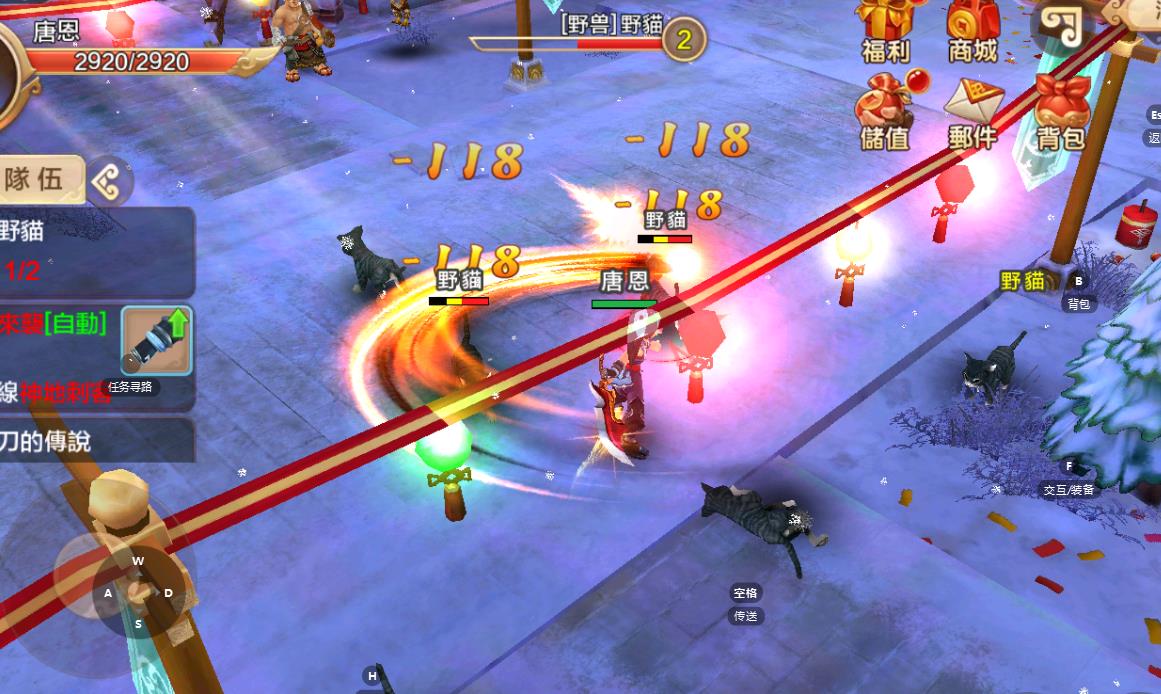Switch to the 隊伍 team tab
This screenshot has height=694, width=1161.
click(36, 180)
